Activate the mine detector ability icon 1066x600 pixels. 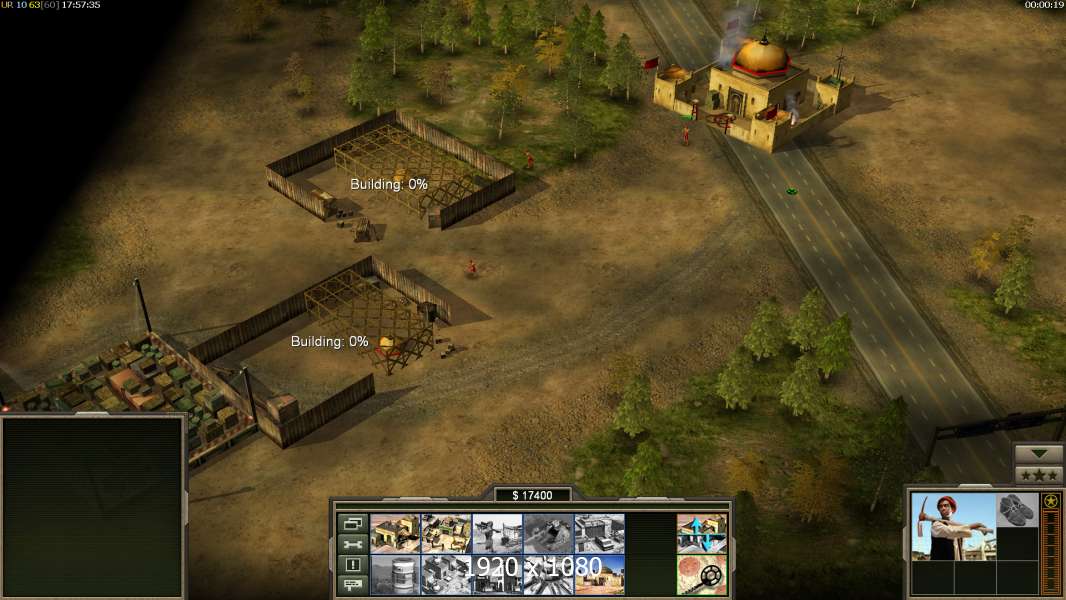click(702, 575)
